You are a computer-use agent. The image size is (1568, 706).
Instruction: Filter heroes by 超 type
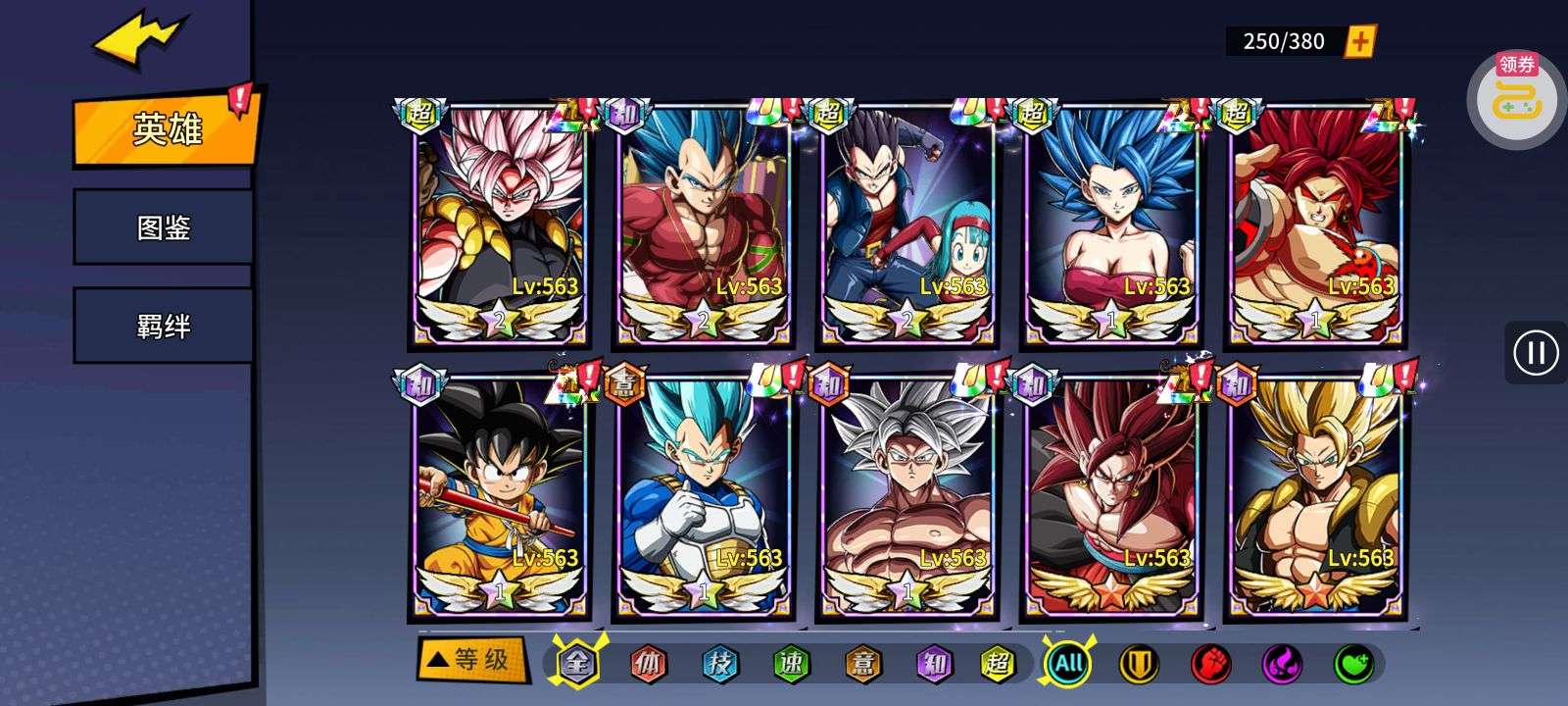click(999, 664)
